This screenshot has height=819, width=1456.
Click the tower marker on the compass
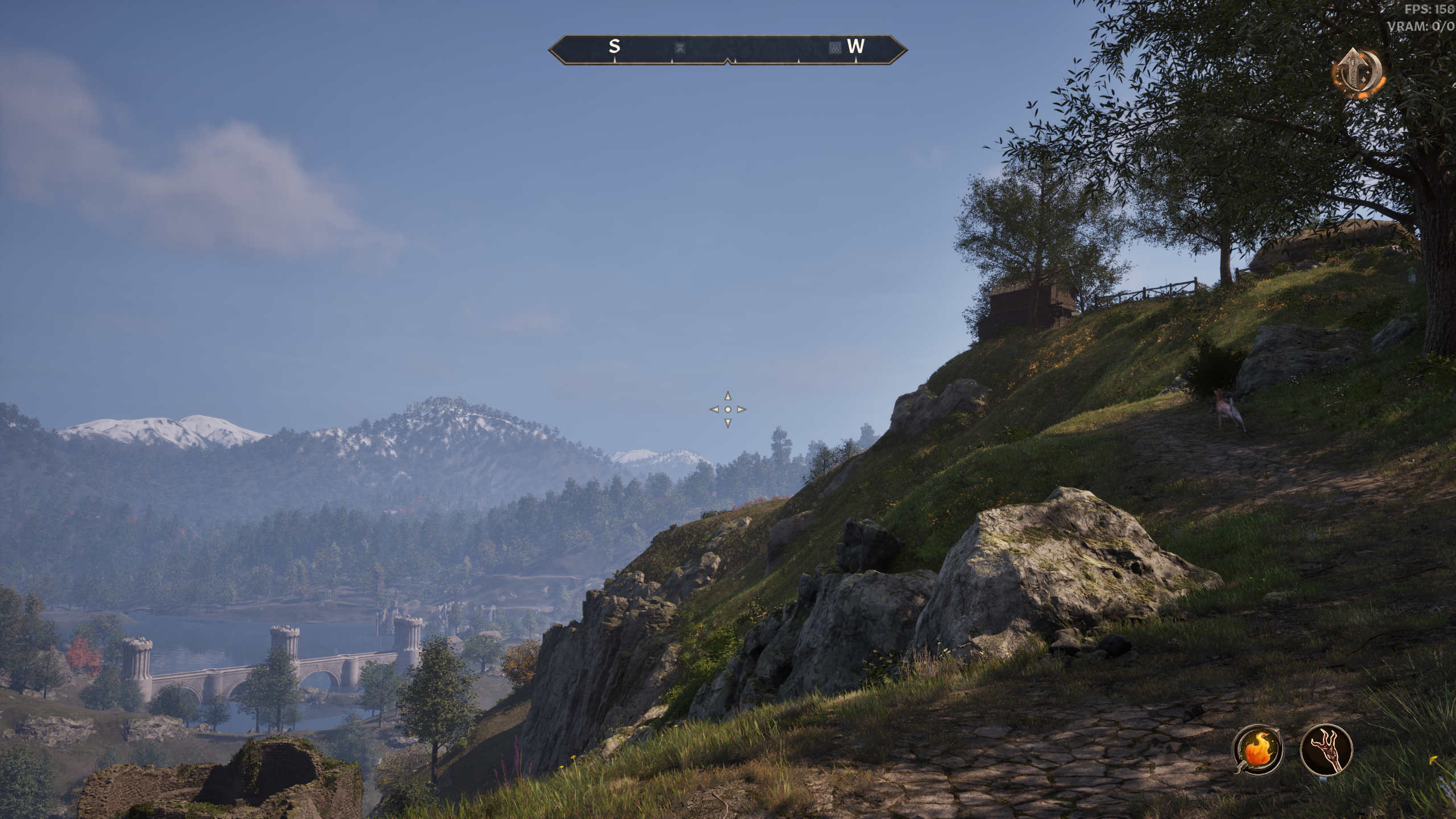(x=679, y=48)
